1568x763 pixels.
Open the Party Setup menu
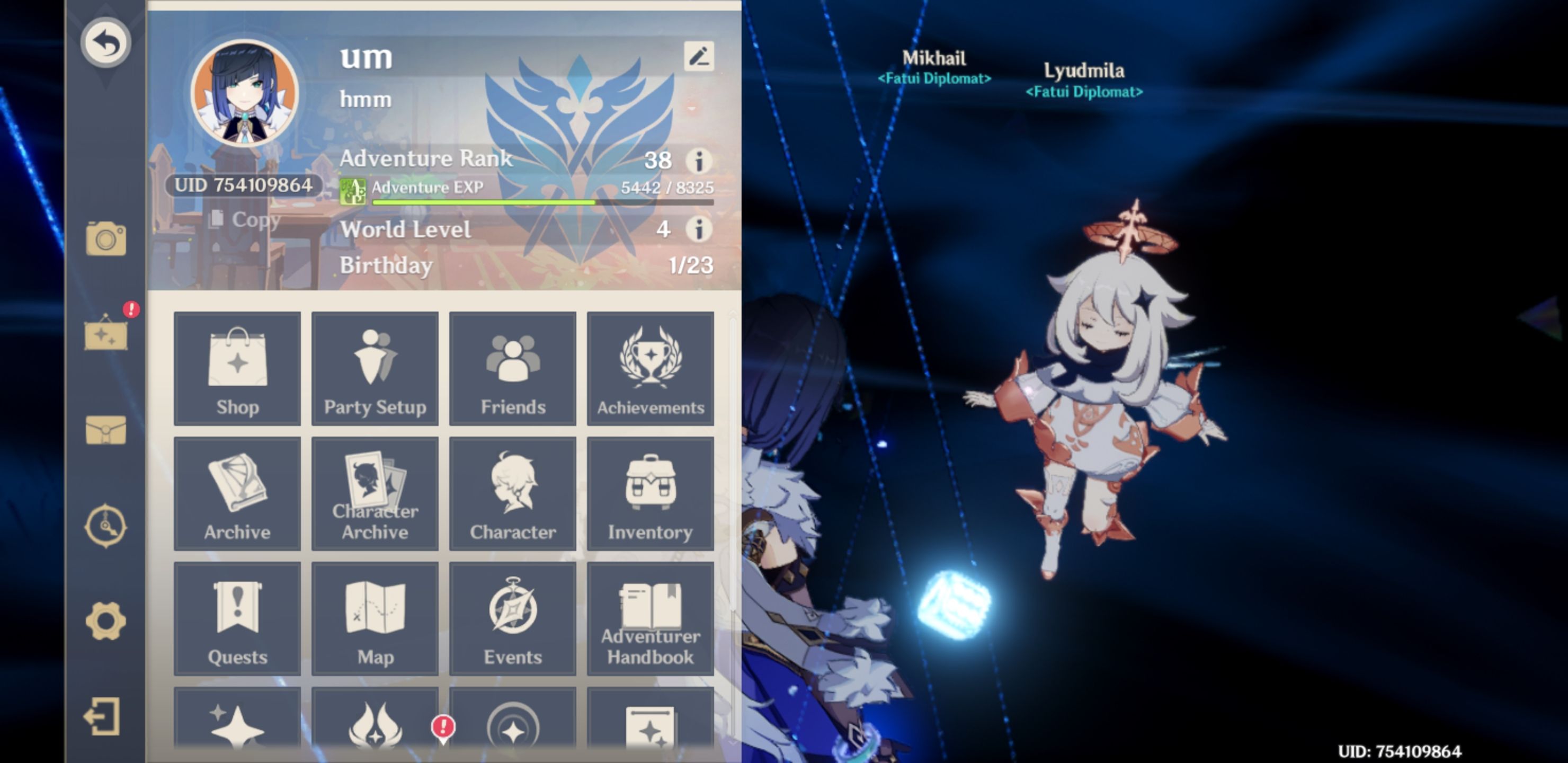point(375,368)
